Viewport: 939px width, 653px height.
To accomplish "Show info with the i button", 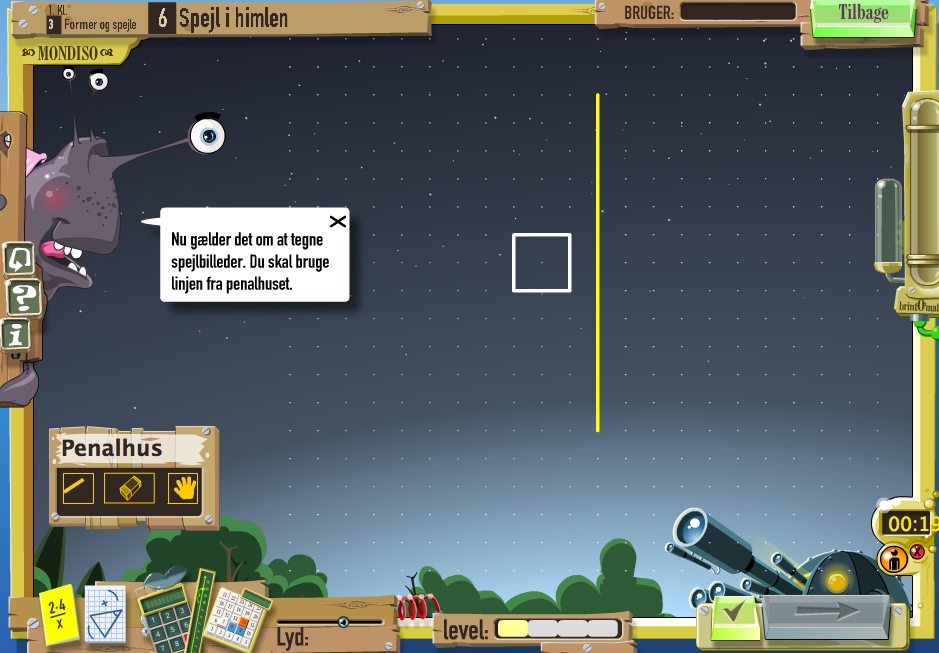I will (17, 335).
